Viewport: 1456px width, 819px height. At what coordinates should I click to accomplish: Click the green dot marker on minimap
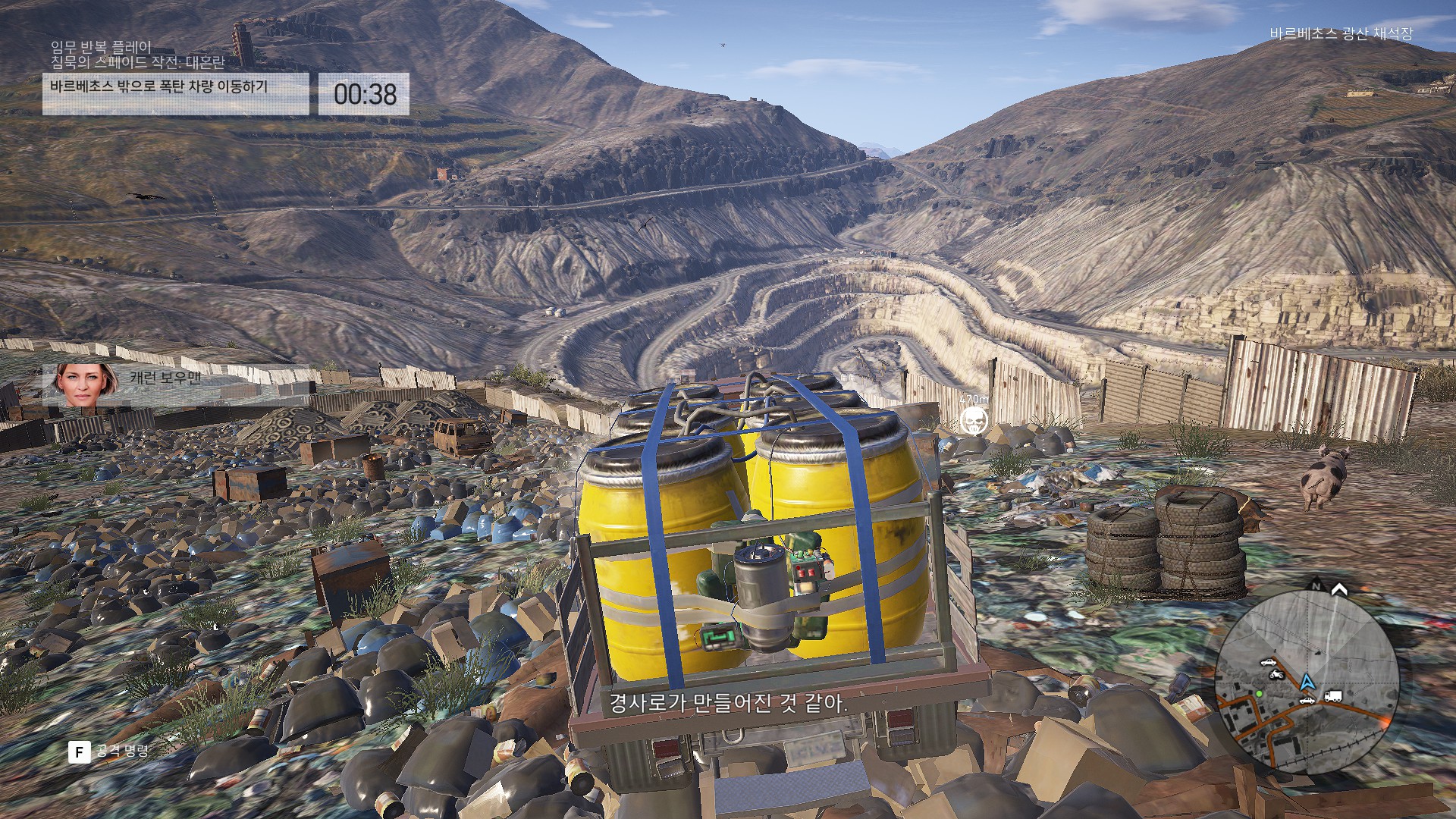pyautogui.click(x=1259, y=694)
